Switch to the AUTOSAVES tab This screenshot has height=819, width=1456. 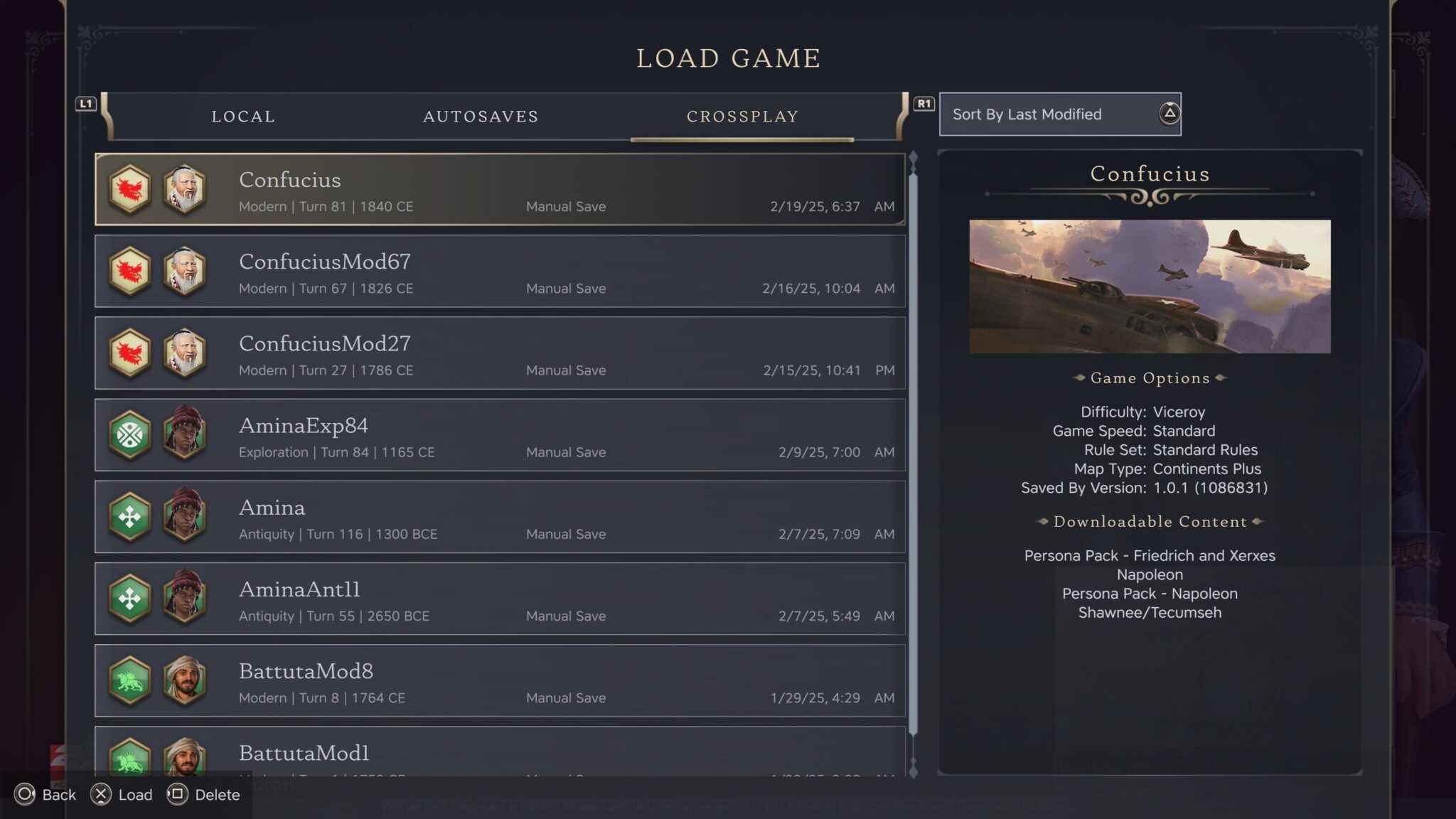481,116
